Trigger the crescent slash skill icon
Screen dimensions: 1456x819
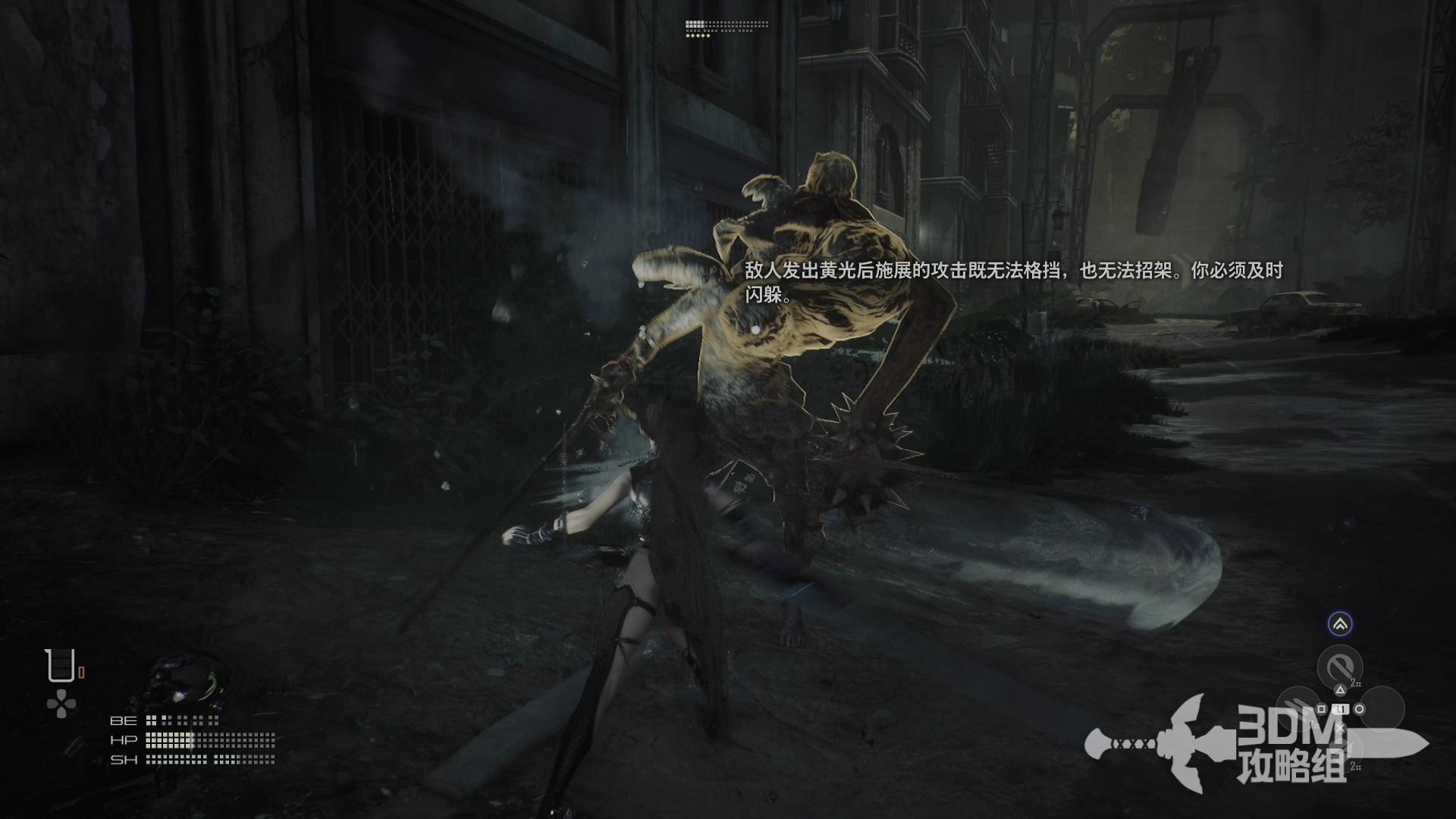click(x=1339, y=667)
